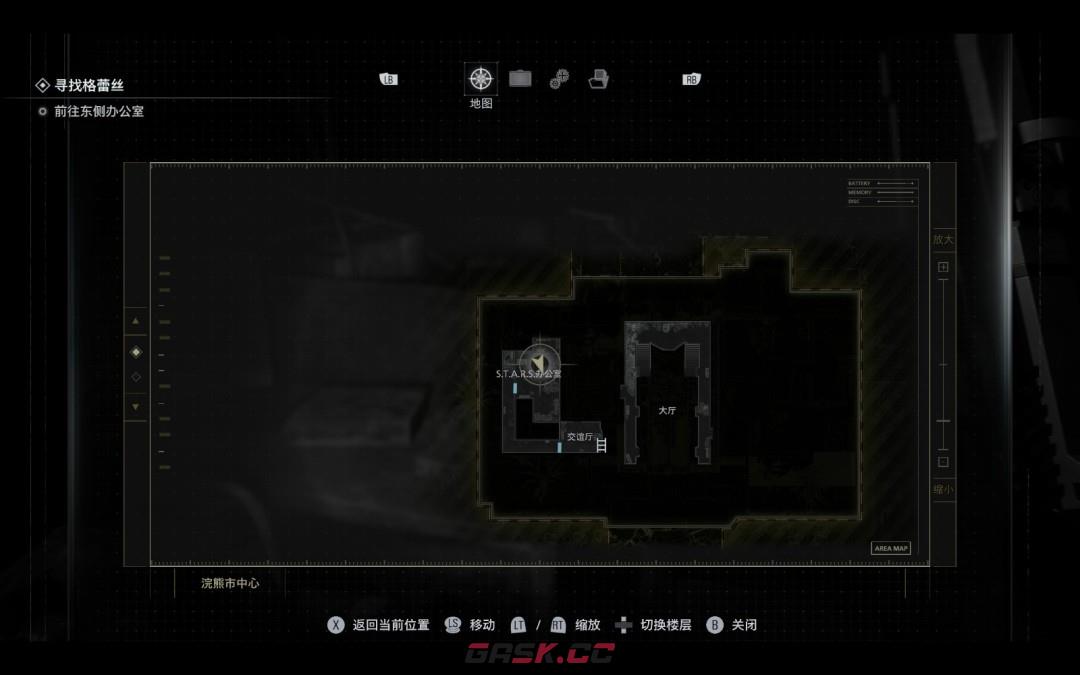This screenshot has width=1080, height=675.
Task: Click the up arrow floor selector
Action: coord(136,321)
